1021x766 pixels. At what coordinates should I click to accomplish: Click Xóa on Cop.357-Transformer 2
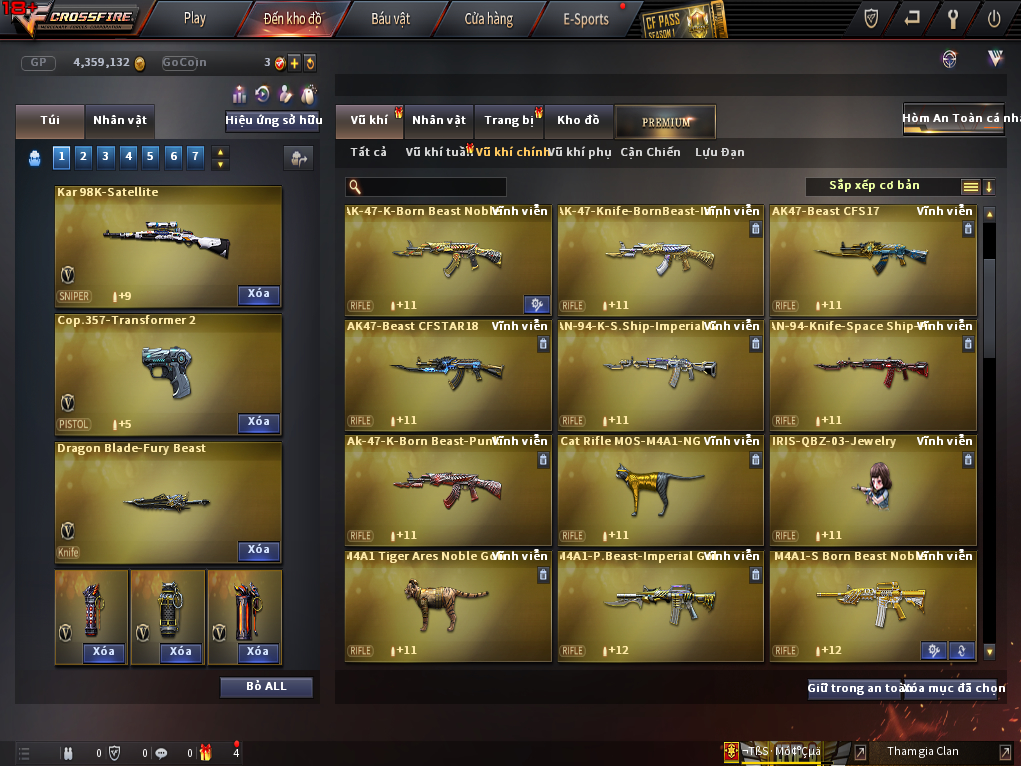[258, 422]
